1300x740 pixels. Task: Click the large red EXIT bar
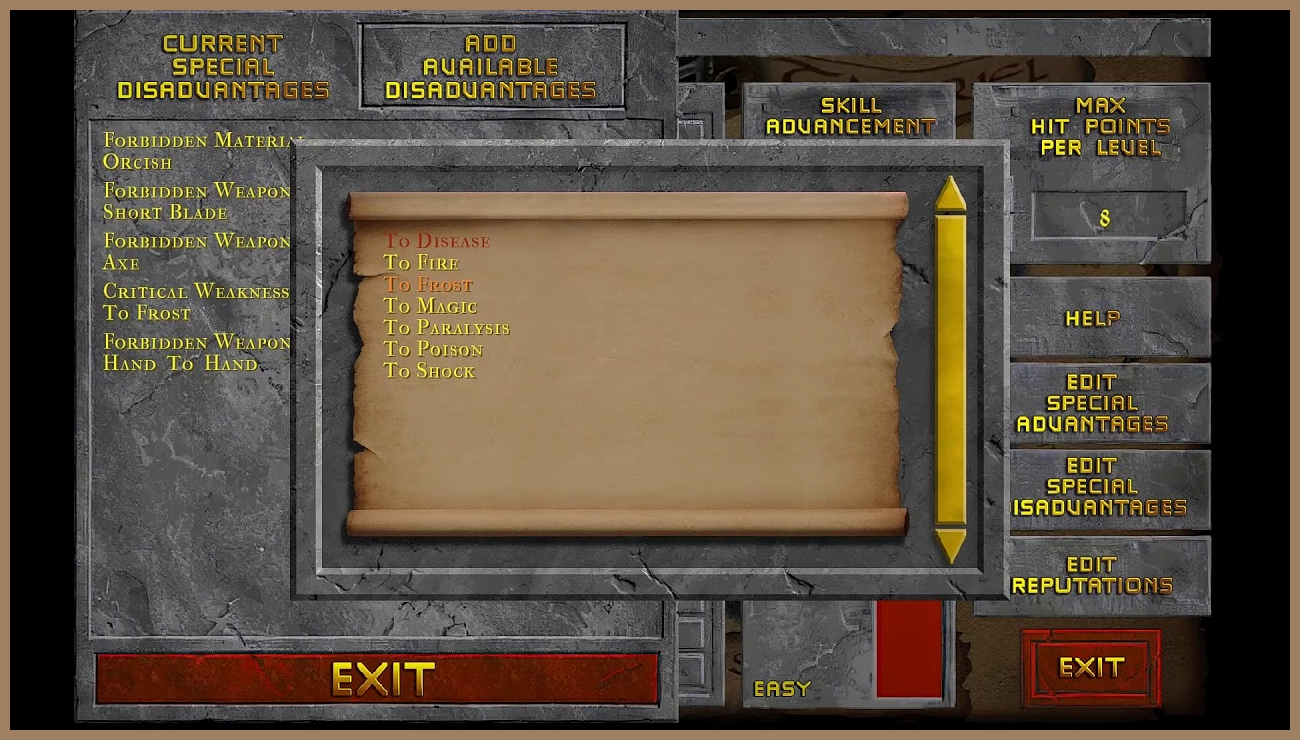(377, 677)
